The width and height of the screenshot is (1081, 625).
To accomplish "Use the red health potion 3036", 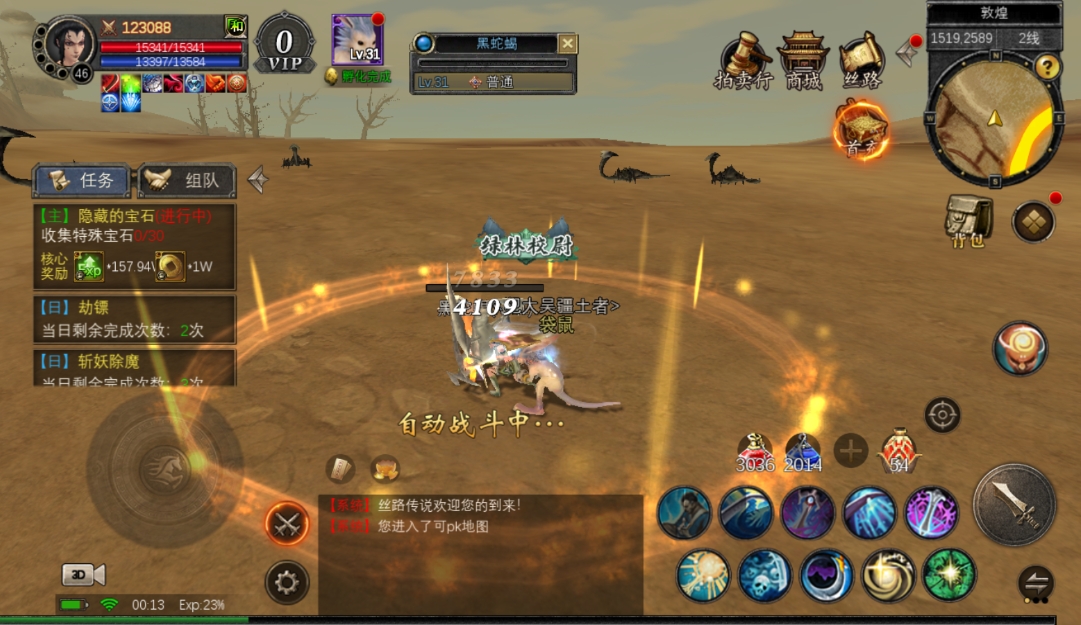I will (756, 452).
